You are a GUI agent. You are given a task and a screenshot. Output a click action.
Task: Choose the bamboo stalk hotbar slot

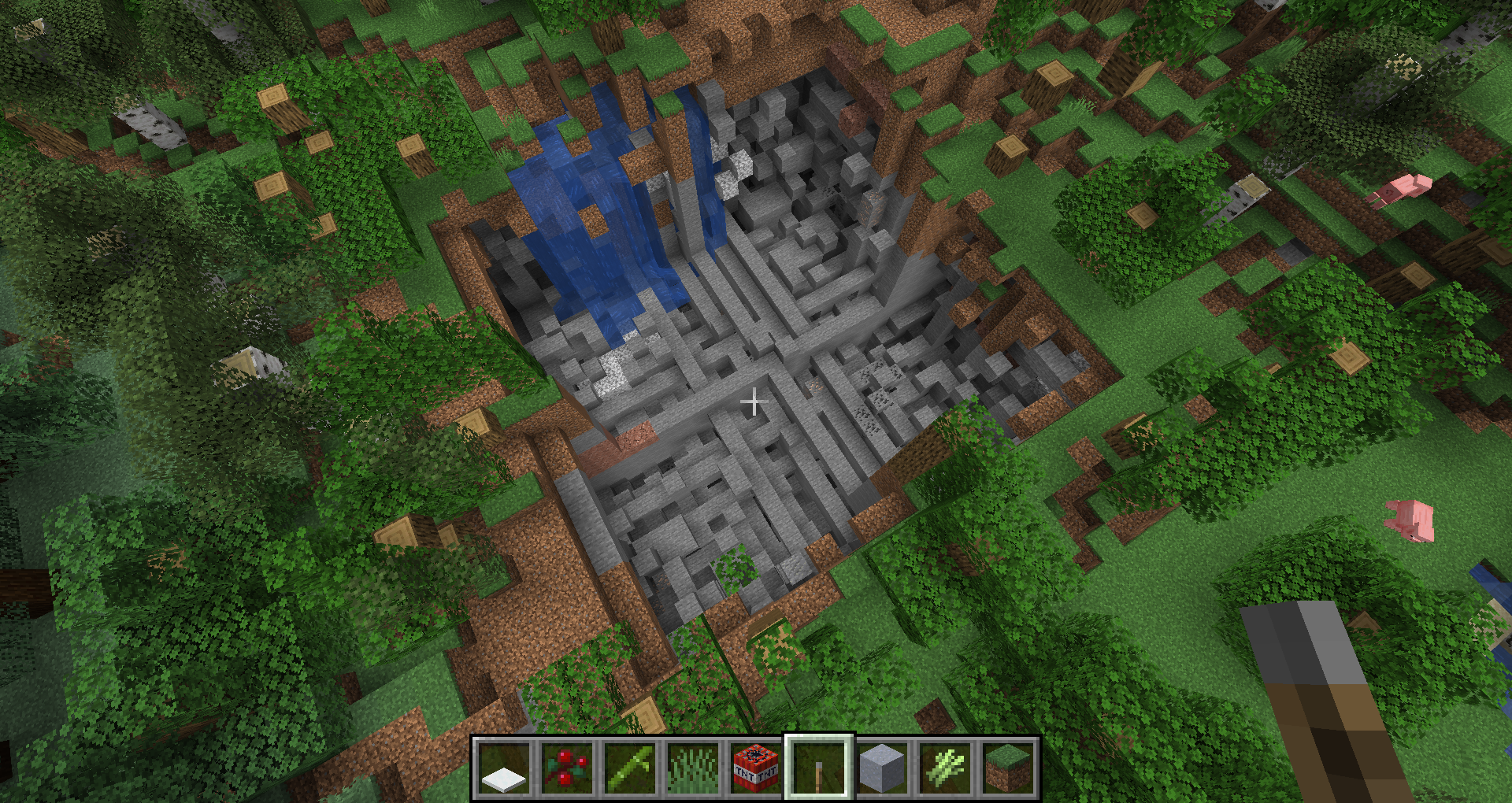630,768
